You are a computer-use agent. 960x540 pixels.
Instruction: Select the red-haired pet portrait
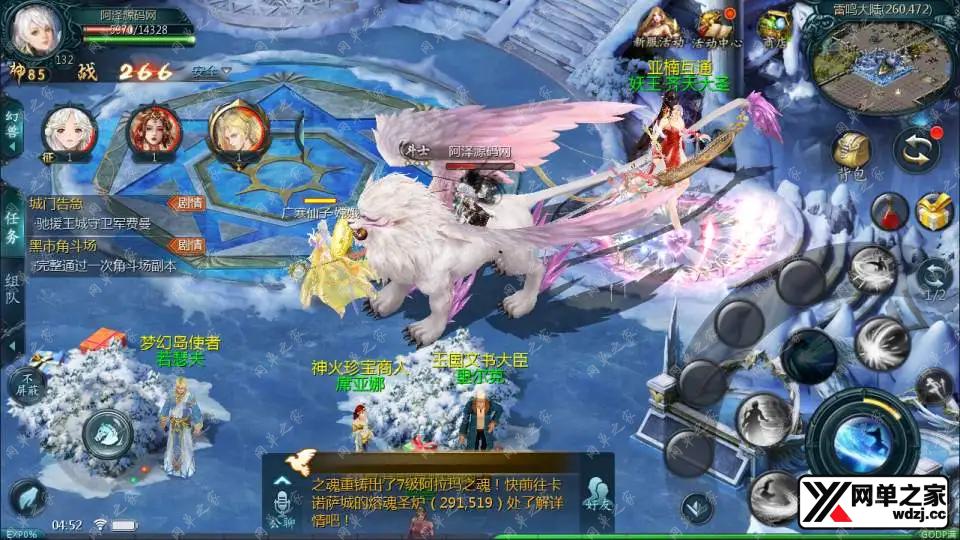(154, 130)
